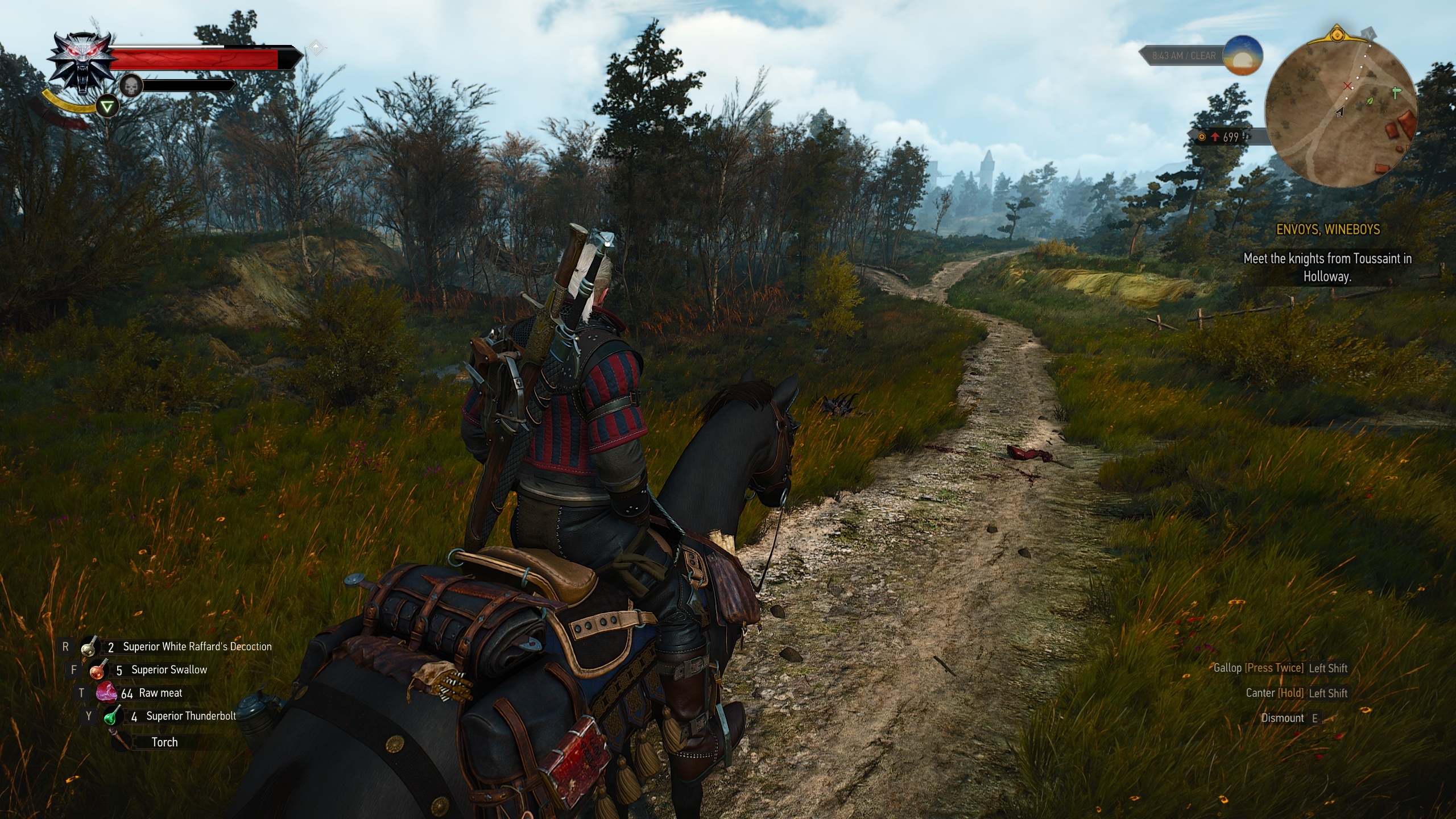The width and height of the screenshot is (1456, 819).
Task: Select the green signpost marker on minimap
Action: [1396, 93]
